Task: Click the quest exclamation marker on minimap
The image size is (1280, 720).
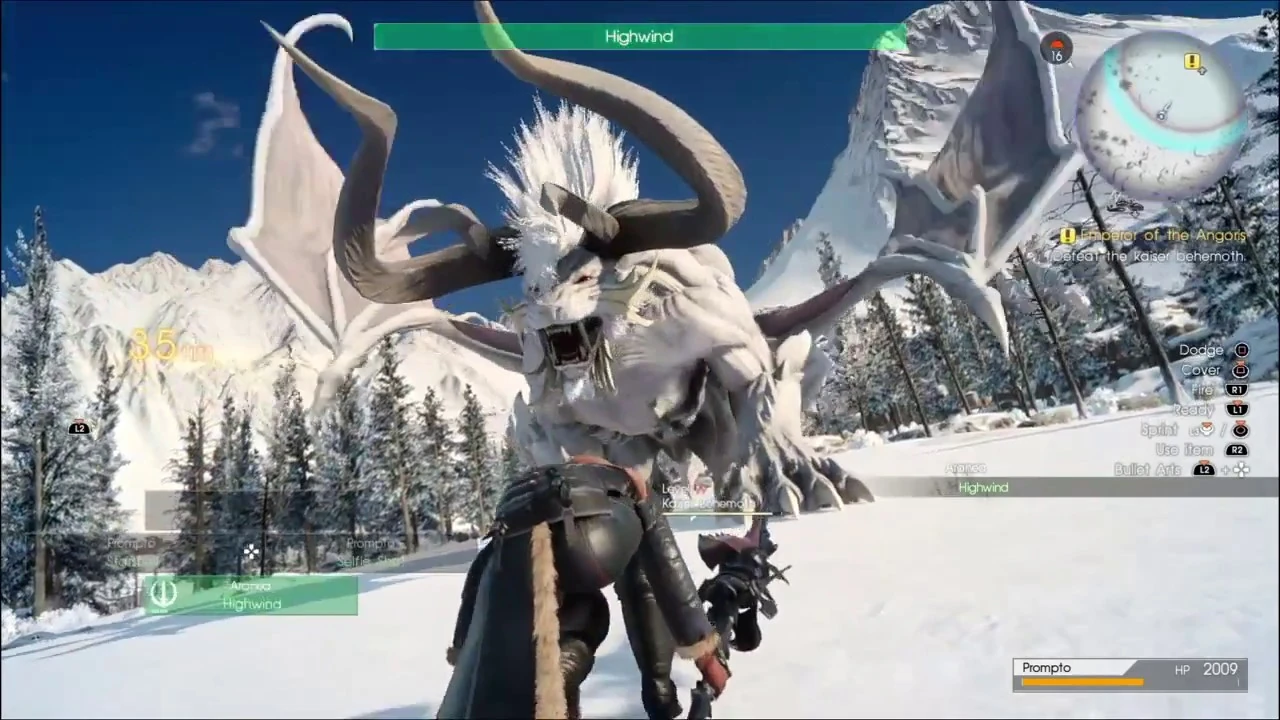Action: [x=1192, y=62]
